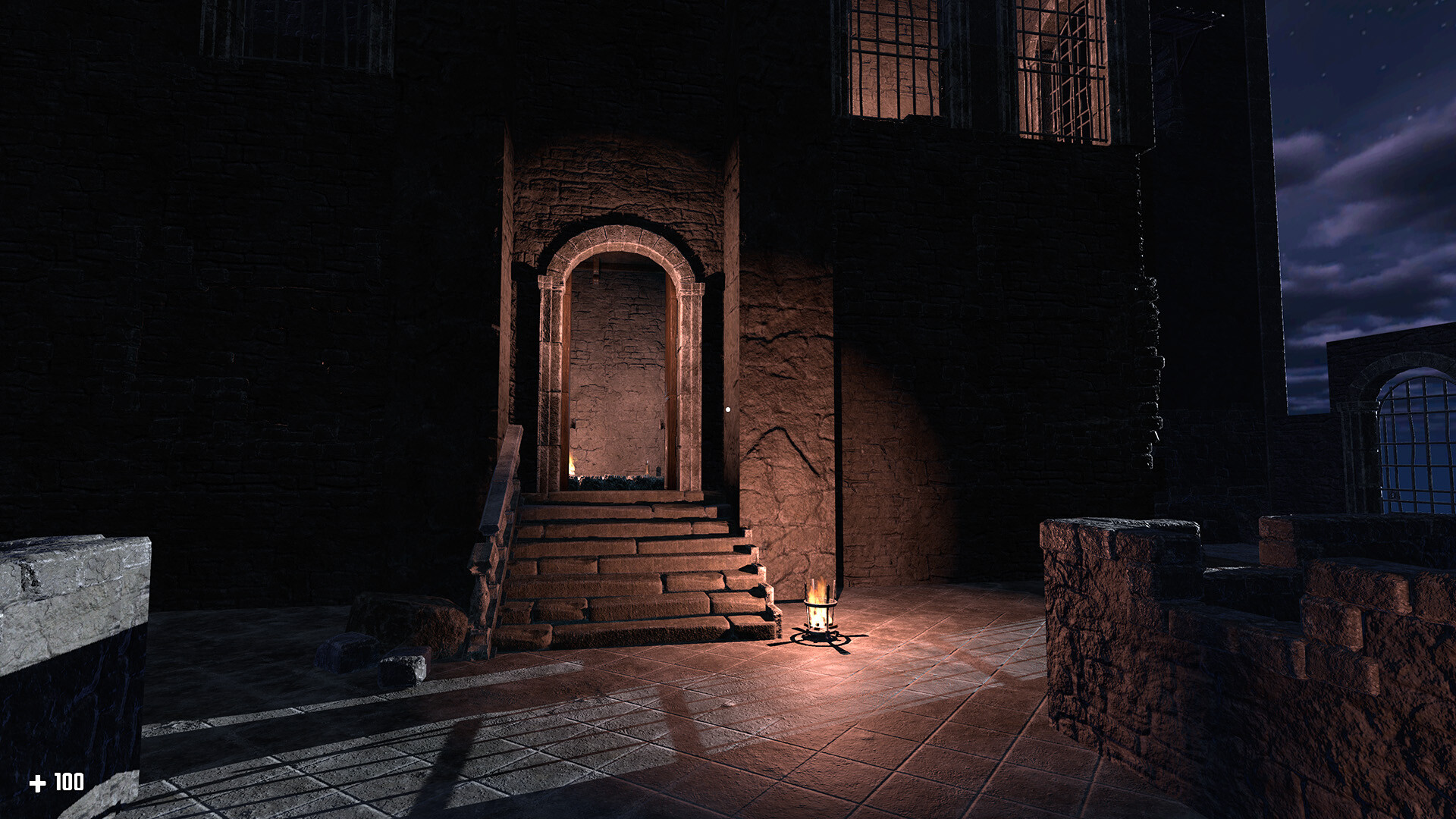Click the burning lantern on the floor
The width and height of the screenshot is (1456, 819).
pyautogui.click(x=821, y=614)
